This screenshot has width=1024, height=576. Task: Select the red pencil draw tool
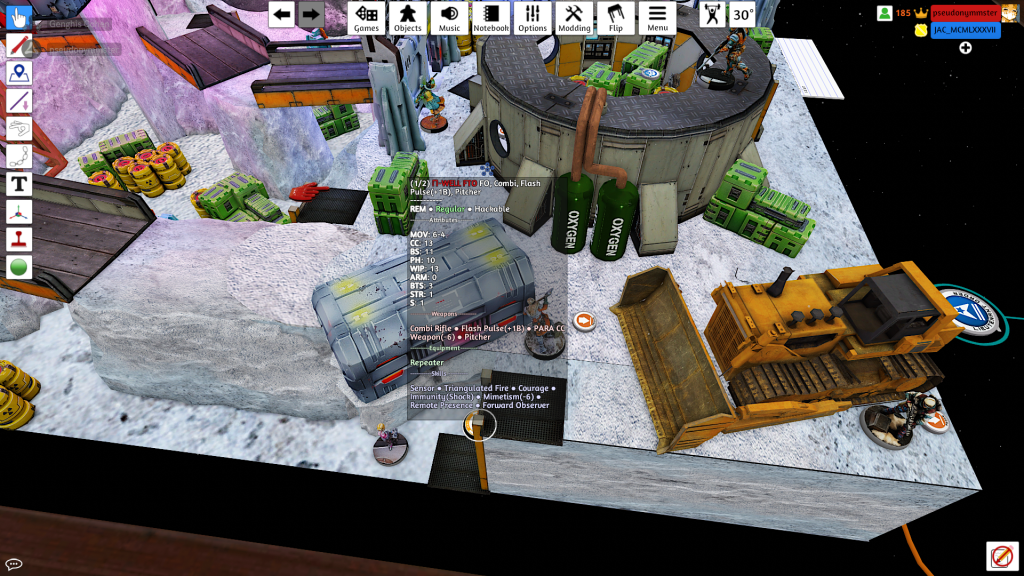[19, 46]
